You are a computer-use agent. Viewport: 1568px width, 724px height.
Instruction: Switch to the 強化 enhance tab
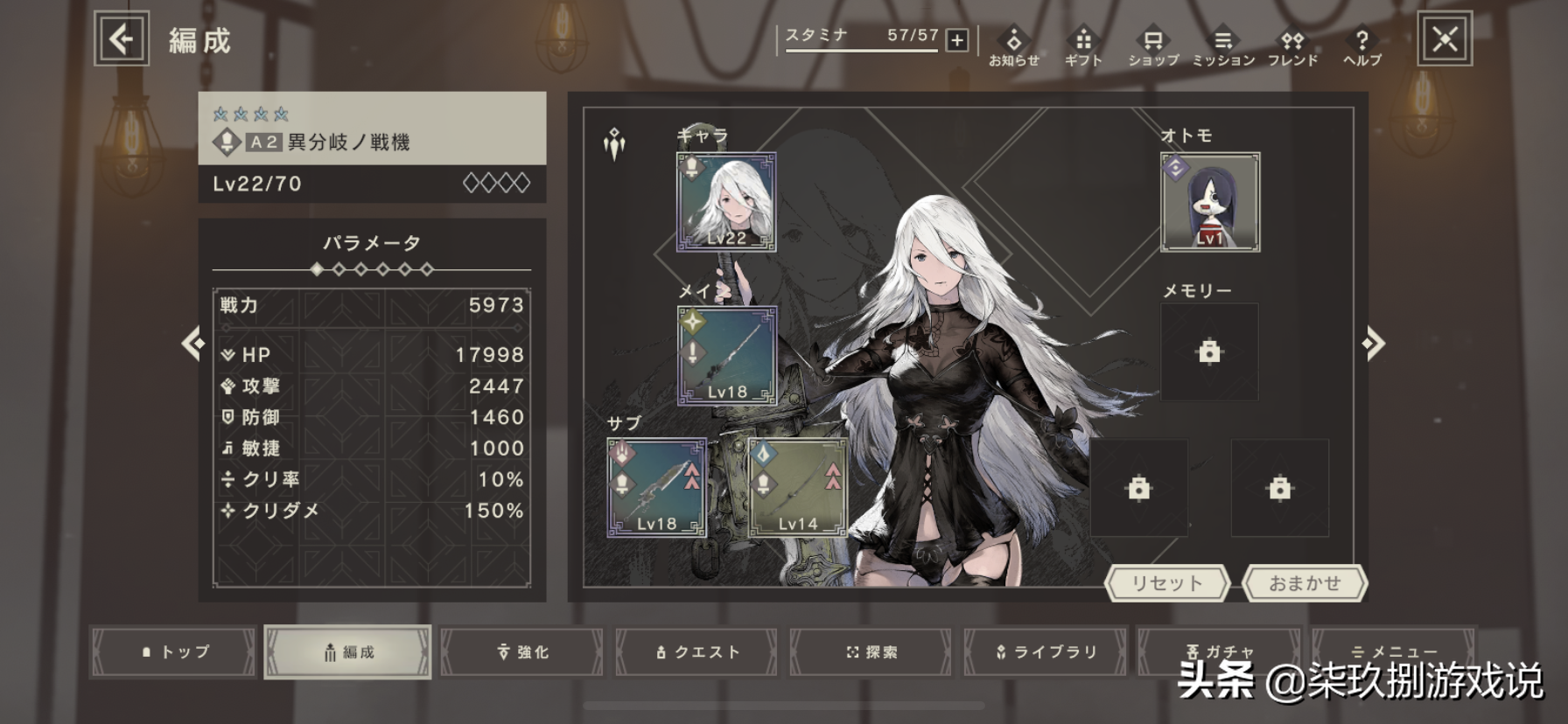pos(522,651)
